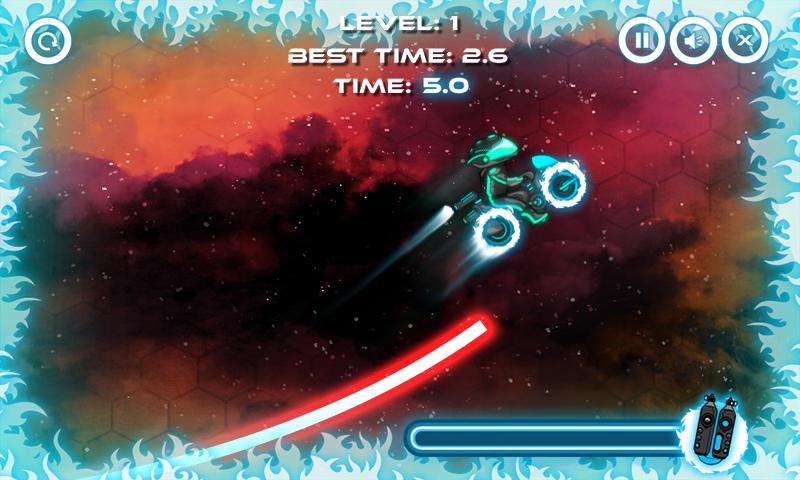This screenshot has width=800, height=480.
Task: Pause the game
Action: click(642, 41)
